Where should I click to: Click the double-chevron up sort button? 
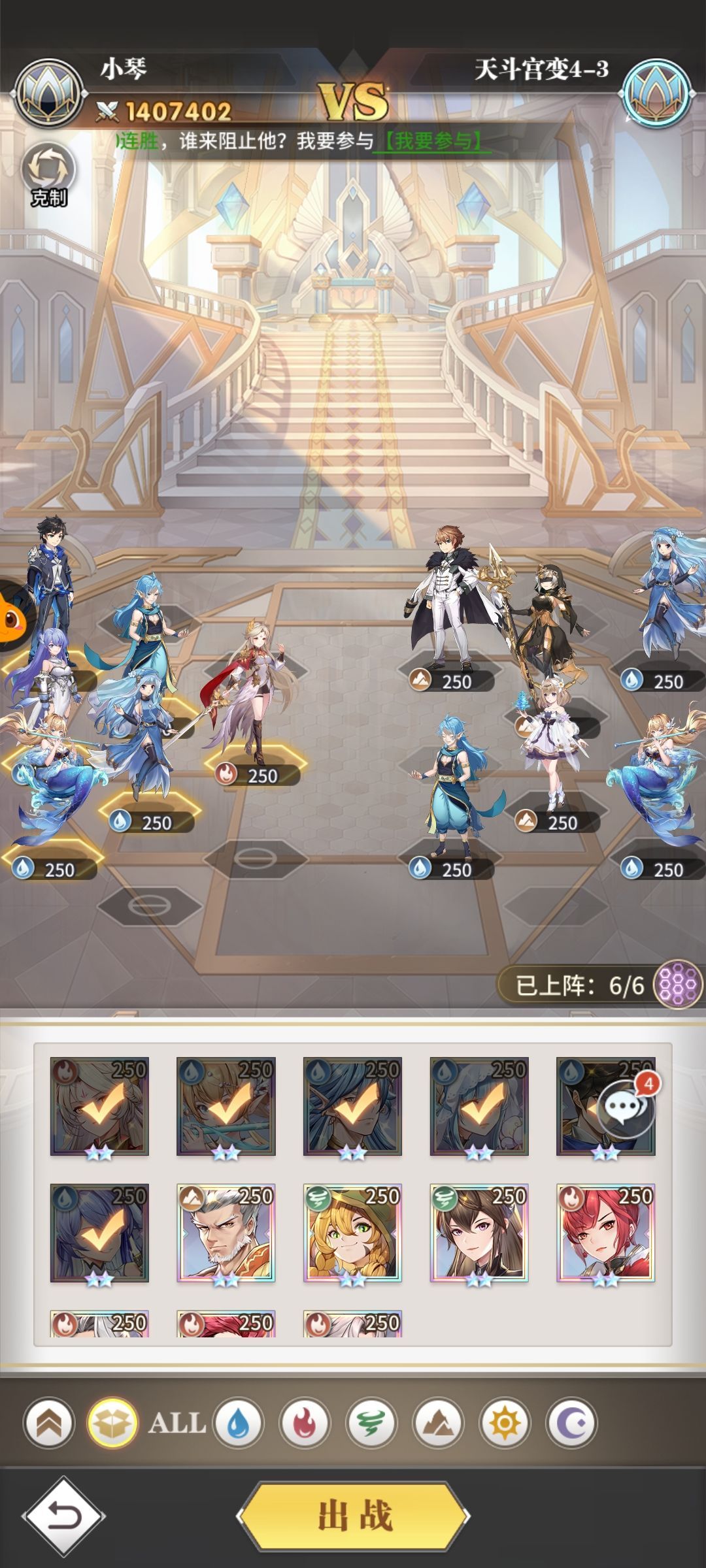(x=48, y=1423)
